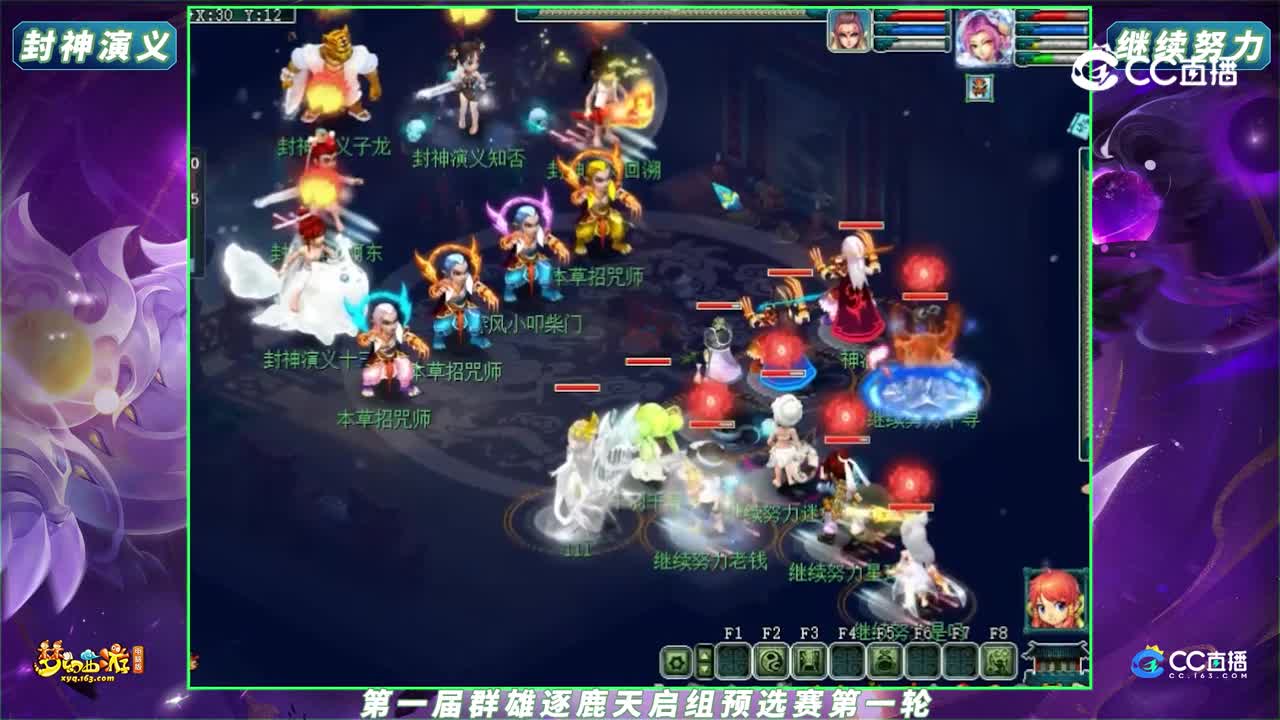This screenshot has height=720, width=1280.
Task: Click the grid-patterned action icon next to the yin-yang icon
Action: click(x=733, y=662)
